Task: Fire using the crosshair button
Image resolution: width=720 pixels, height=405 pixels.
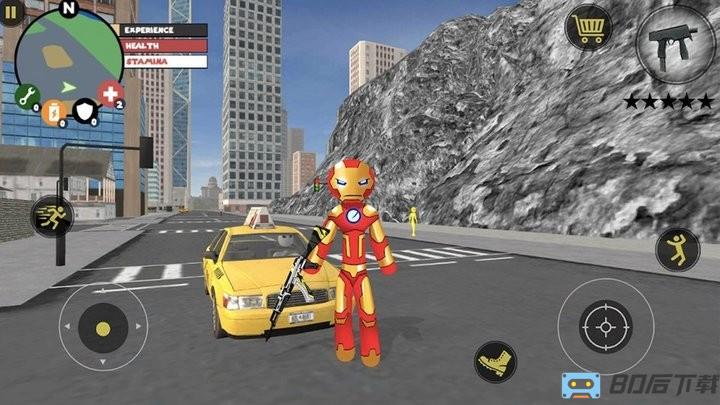Action: click(605, 326)
